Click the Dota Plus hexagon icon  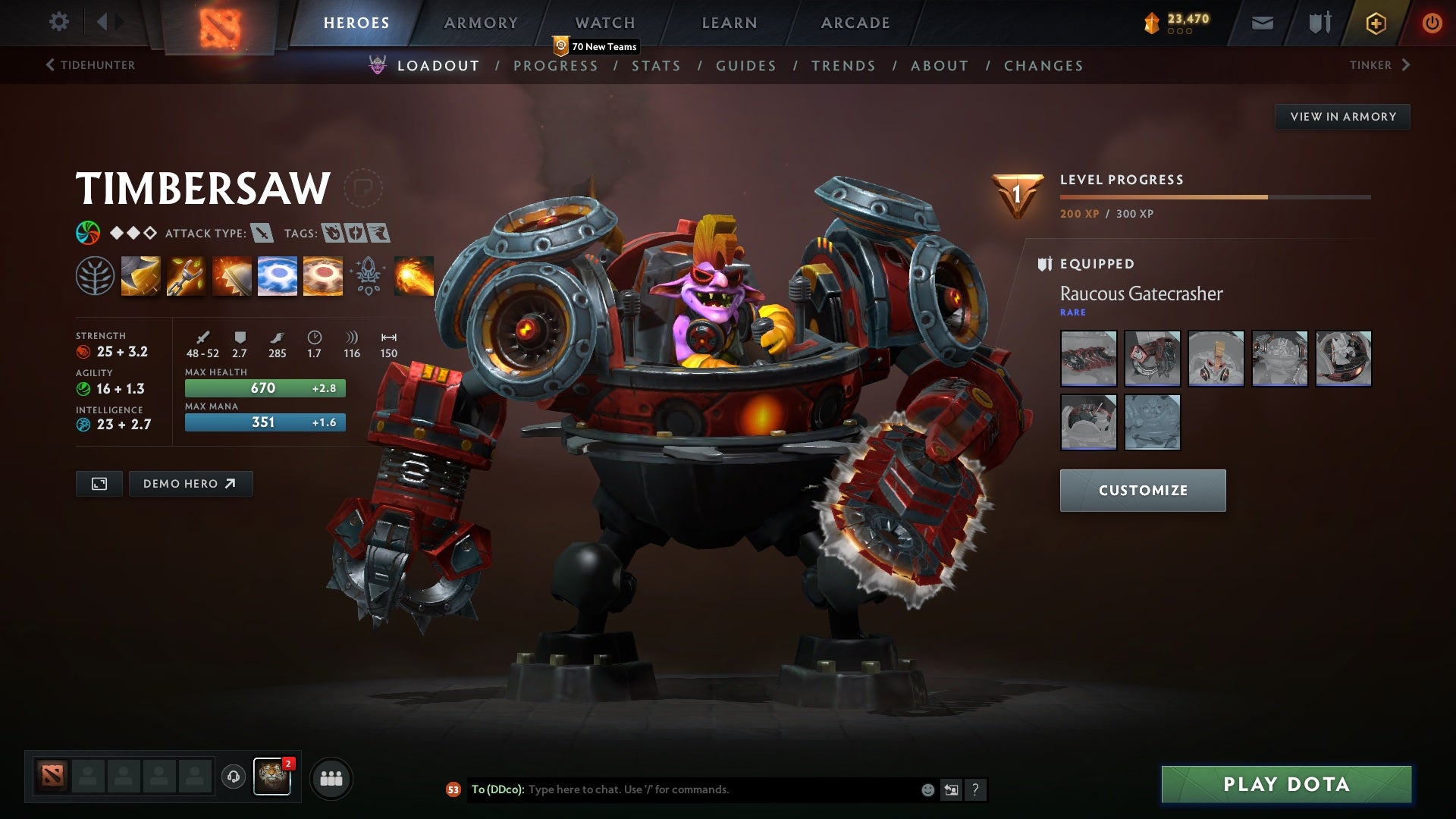pos(1375,23)
